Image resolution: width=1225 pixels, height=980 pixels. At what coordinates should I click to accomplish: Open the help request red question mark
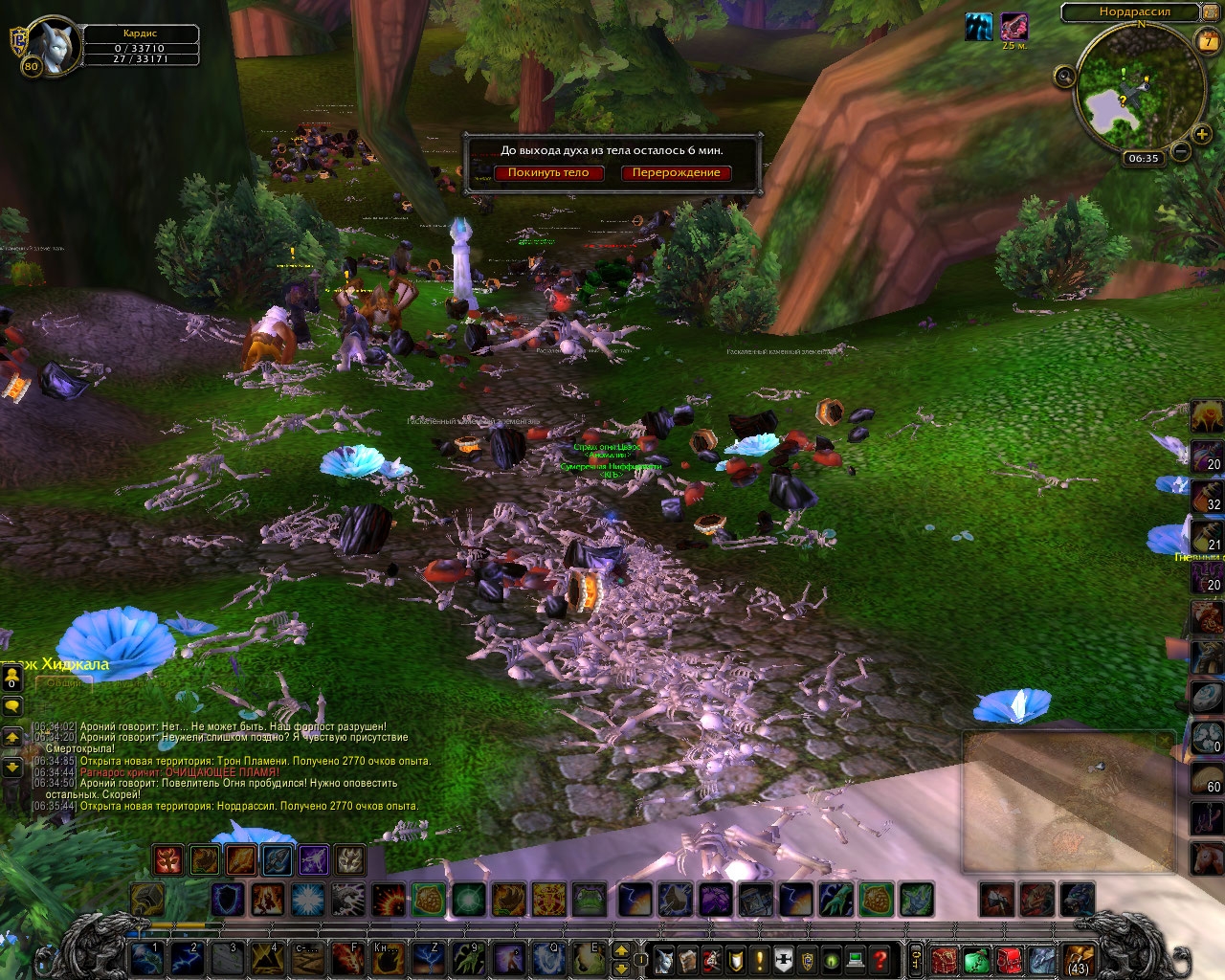click(881, 958)
